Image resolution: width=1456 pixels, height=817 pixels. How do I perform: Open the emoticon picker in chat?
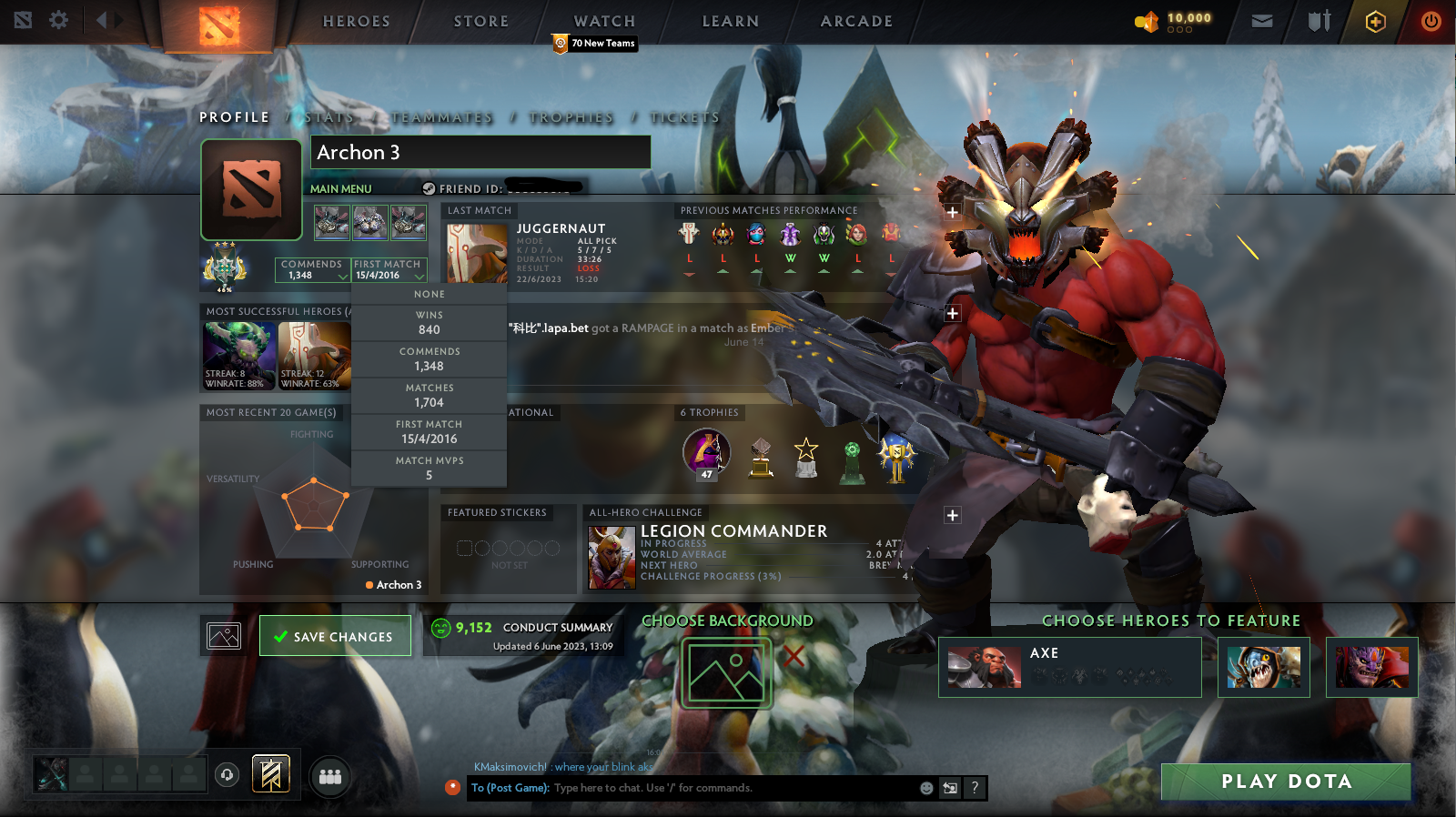click(x=925, y=788)
